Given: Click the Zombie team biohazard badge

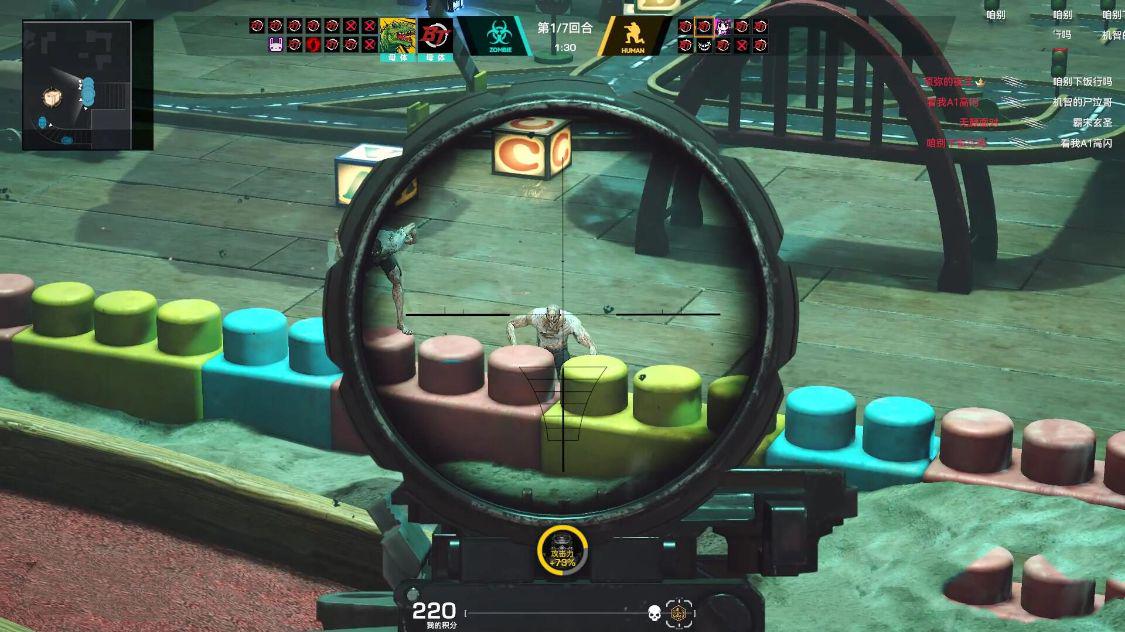Looking at the screenshot, I should [x=495, y=37].
